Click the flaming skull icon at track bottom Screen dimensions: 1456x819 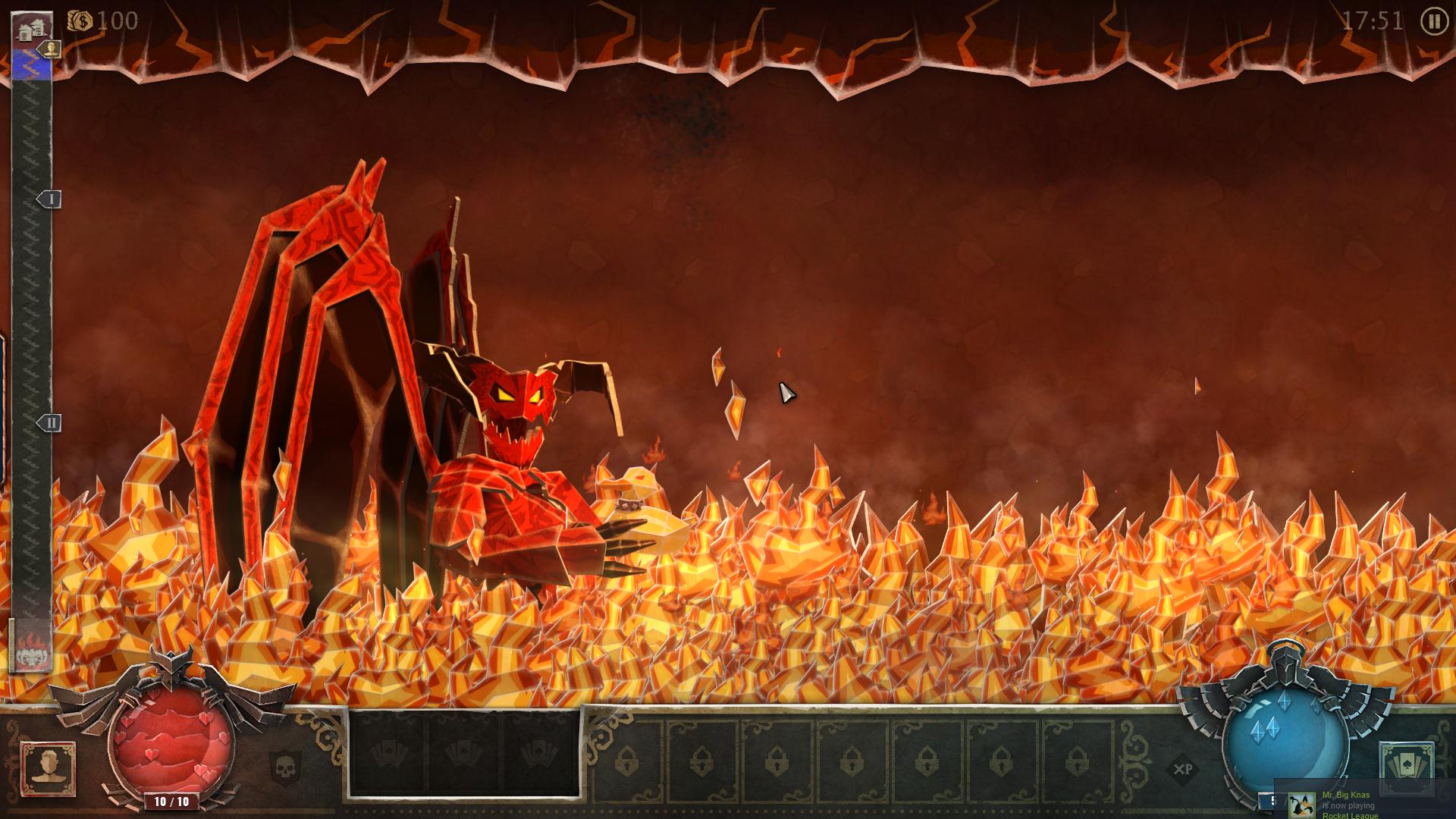click(x=32, y=647)
